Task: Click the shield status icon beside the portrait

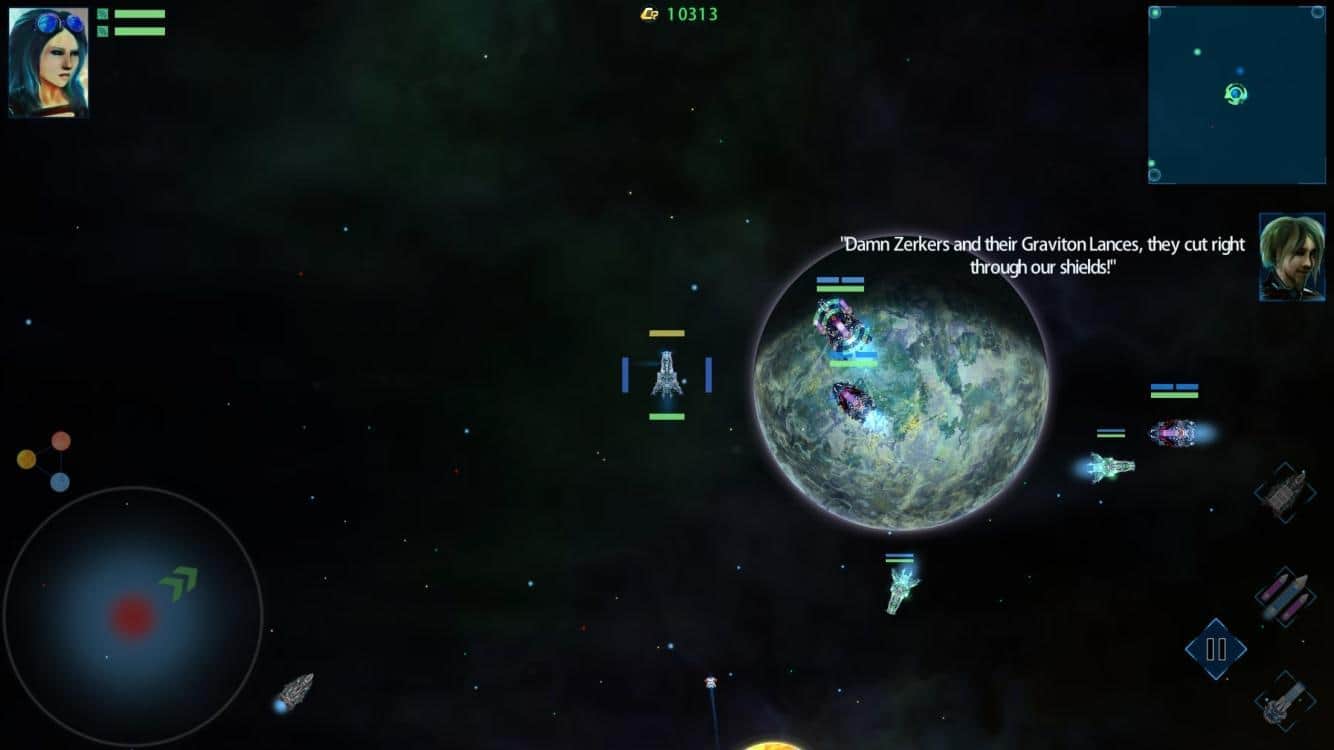Action: point(102,13)
